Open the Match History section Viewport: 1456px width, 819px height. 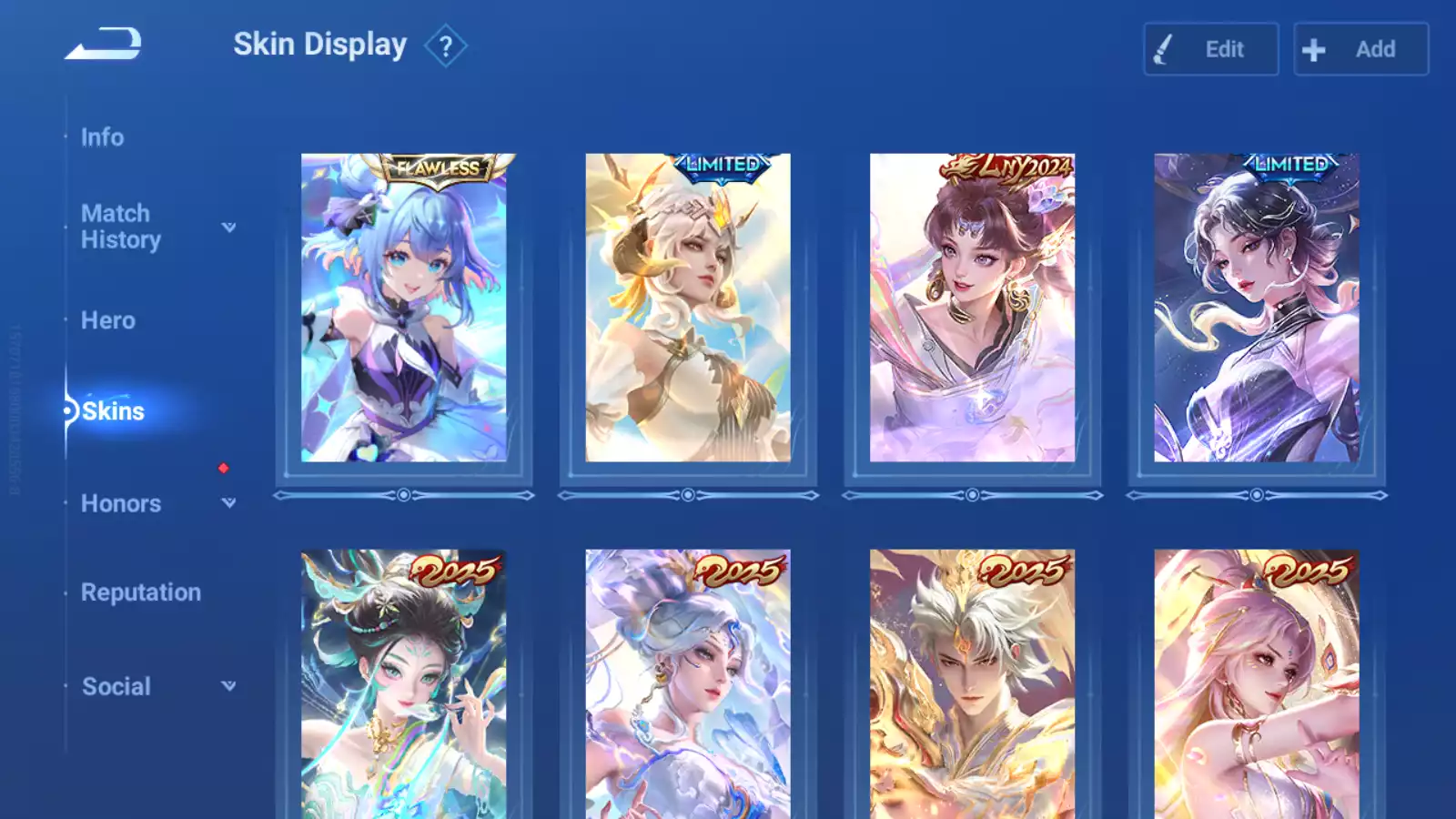120,227
